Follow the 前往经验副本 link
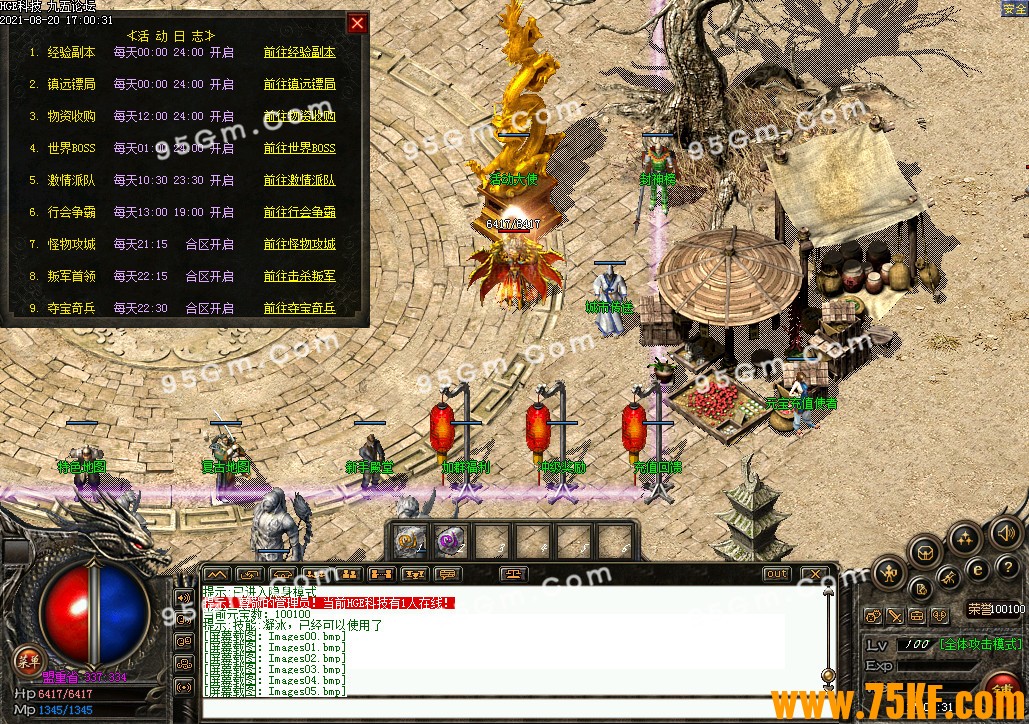The height and width of the screenshot is (724, 1029). click(x=299, y=52)
